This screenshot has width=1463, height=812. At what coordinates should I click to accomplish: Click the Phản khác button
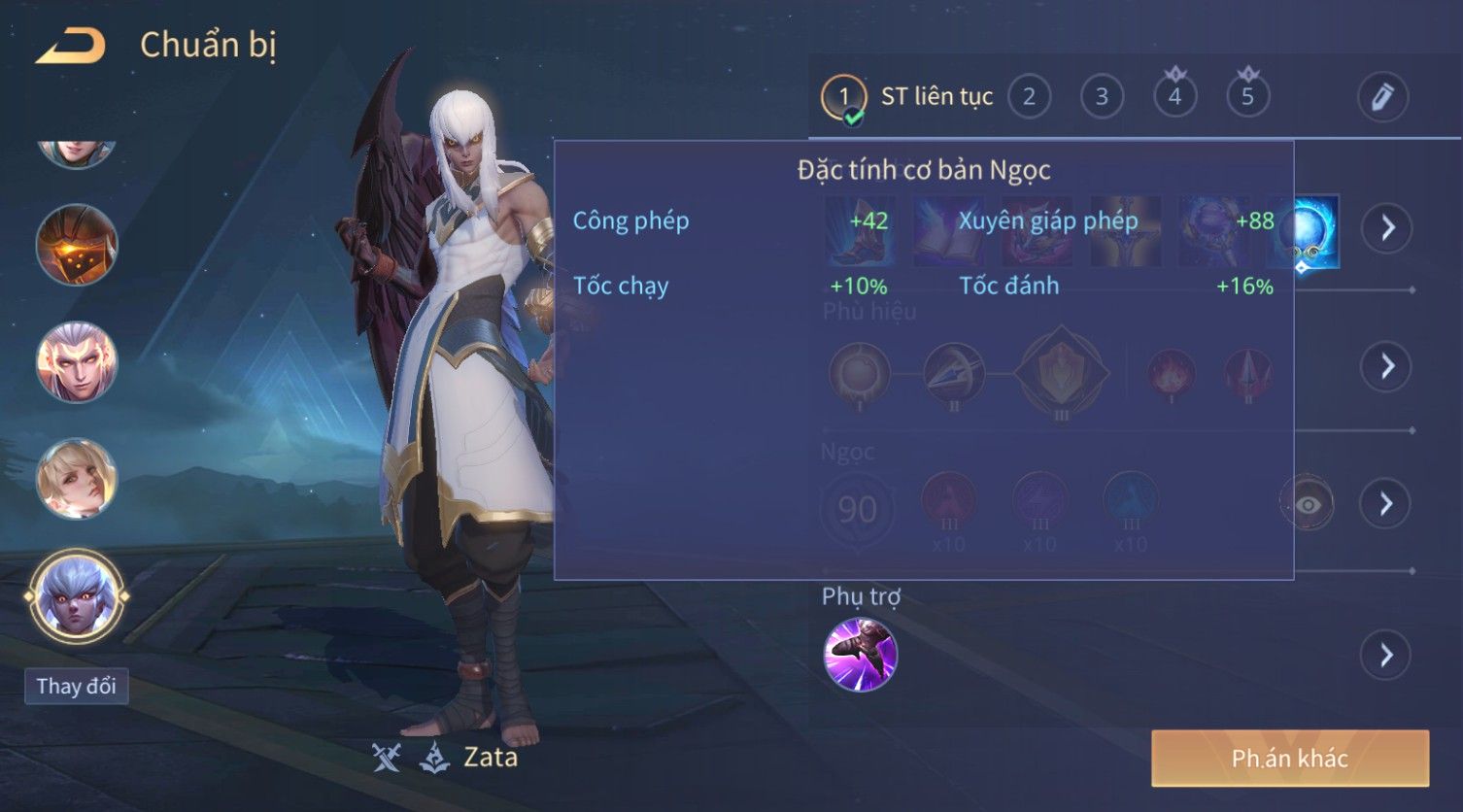[x=1289, y=759]
